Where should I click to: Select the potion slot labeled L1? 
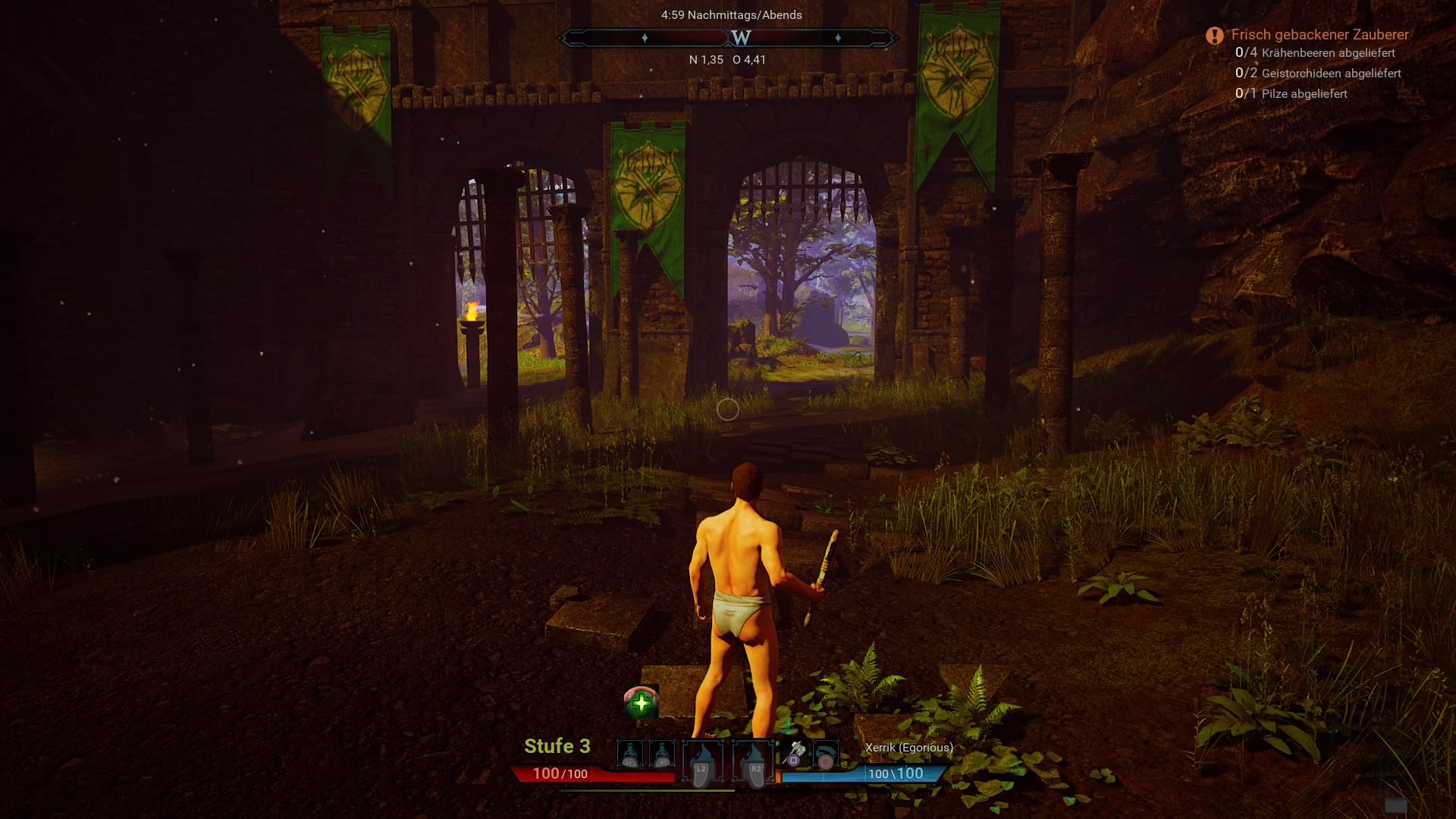(x=629, y=755)
